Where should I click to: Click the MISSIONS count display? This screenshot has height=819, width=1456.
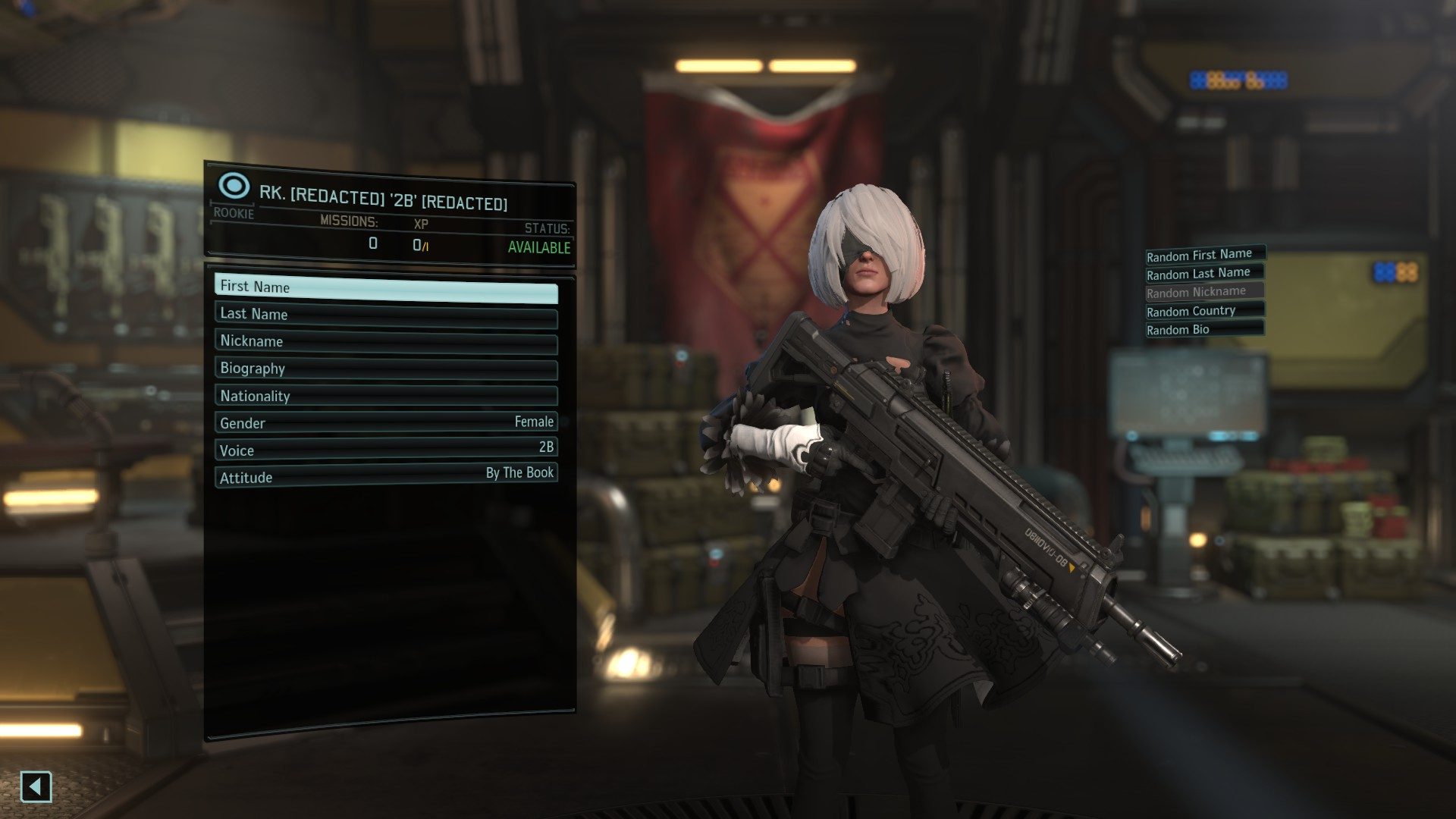pyautogui.click(x=371, y=244)
